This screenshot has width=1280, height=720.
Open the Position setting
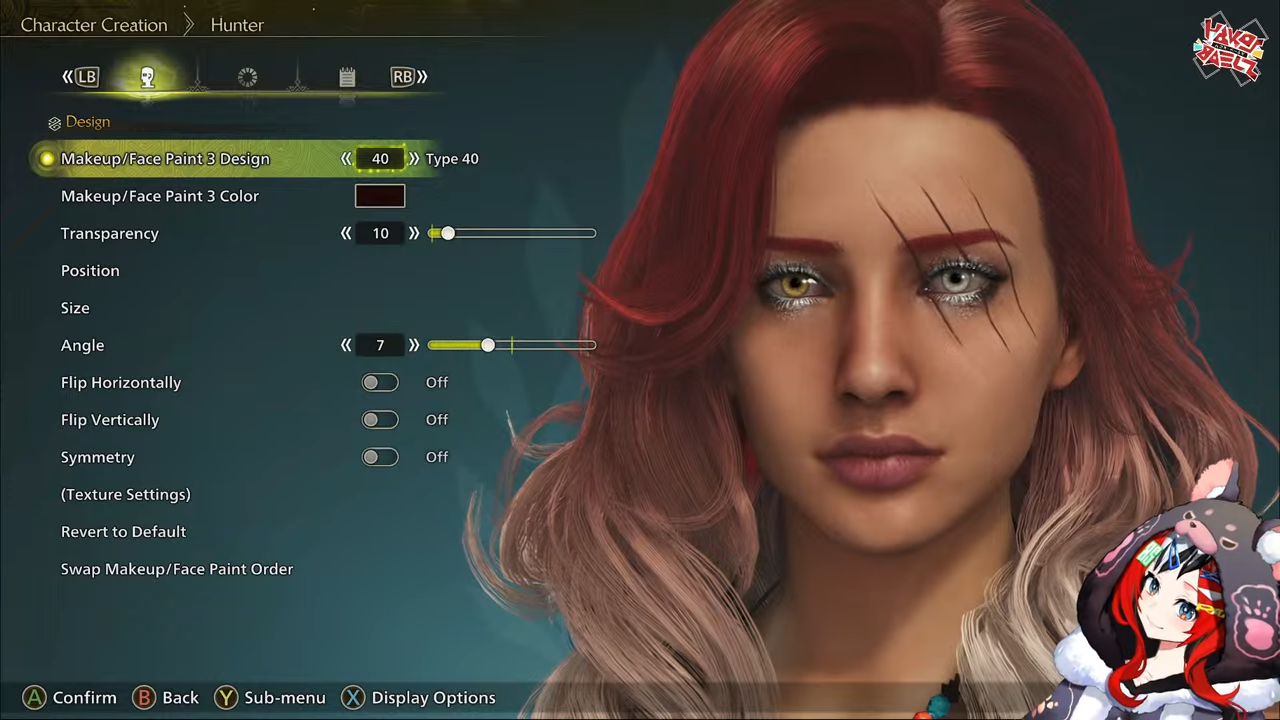tap(90, 271)
